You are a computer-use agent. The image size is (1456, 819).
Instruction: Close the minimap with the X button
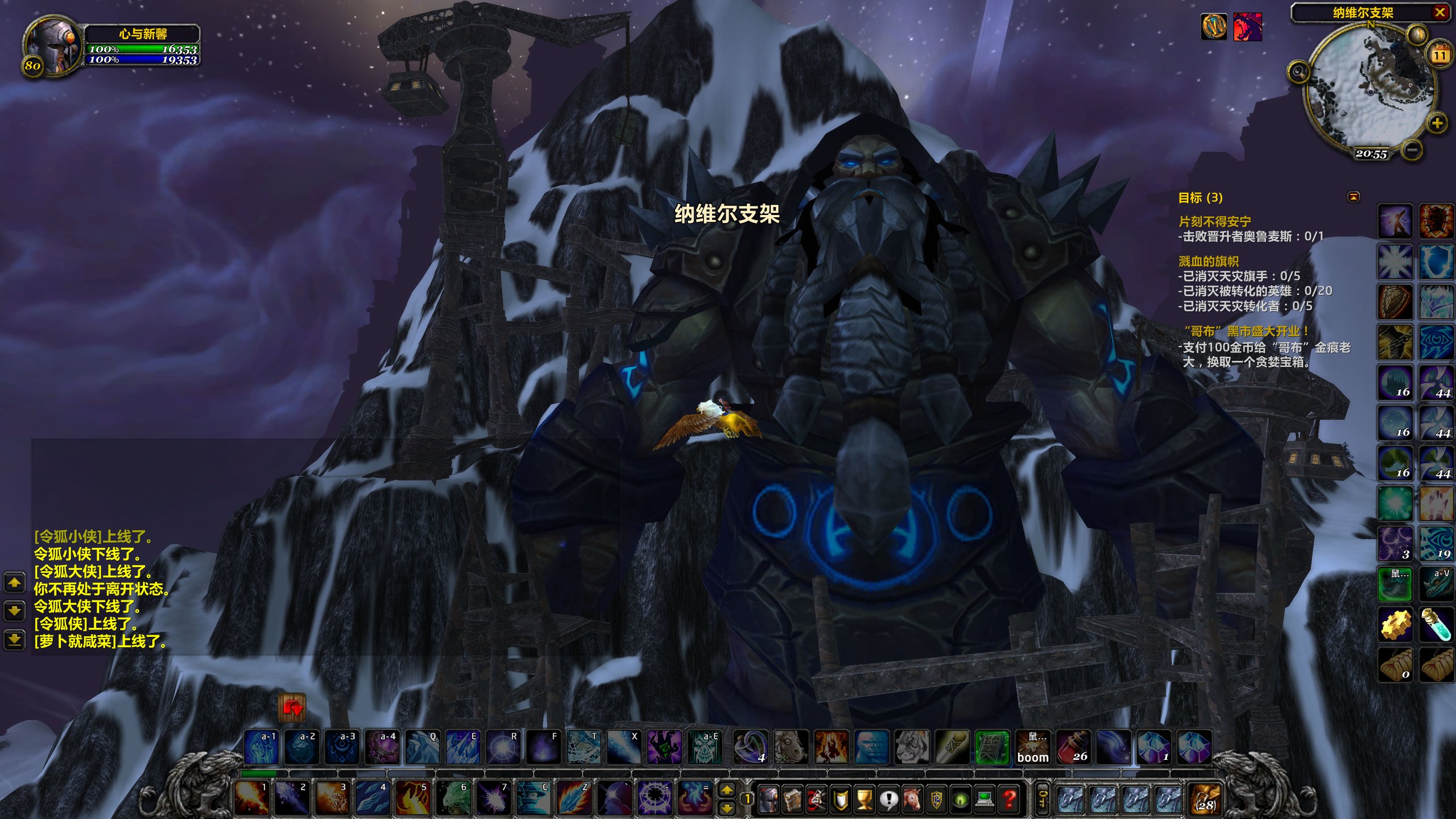pos(1440,12)
